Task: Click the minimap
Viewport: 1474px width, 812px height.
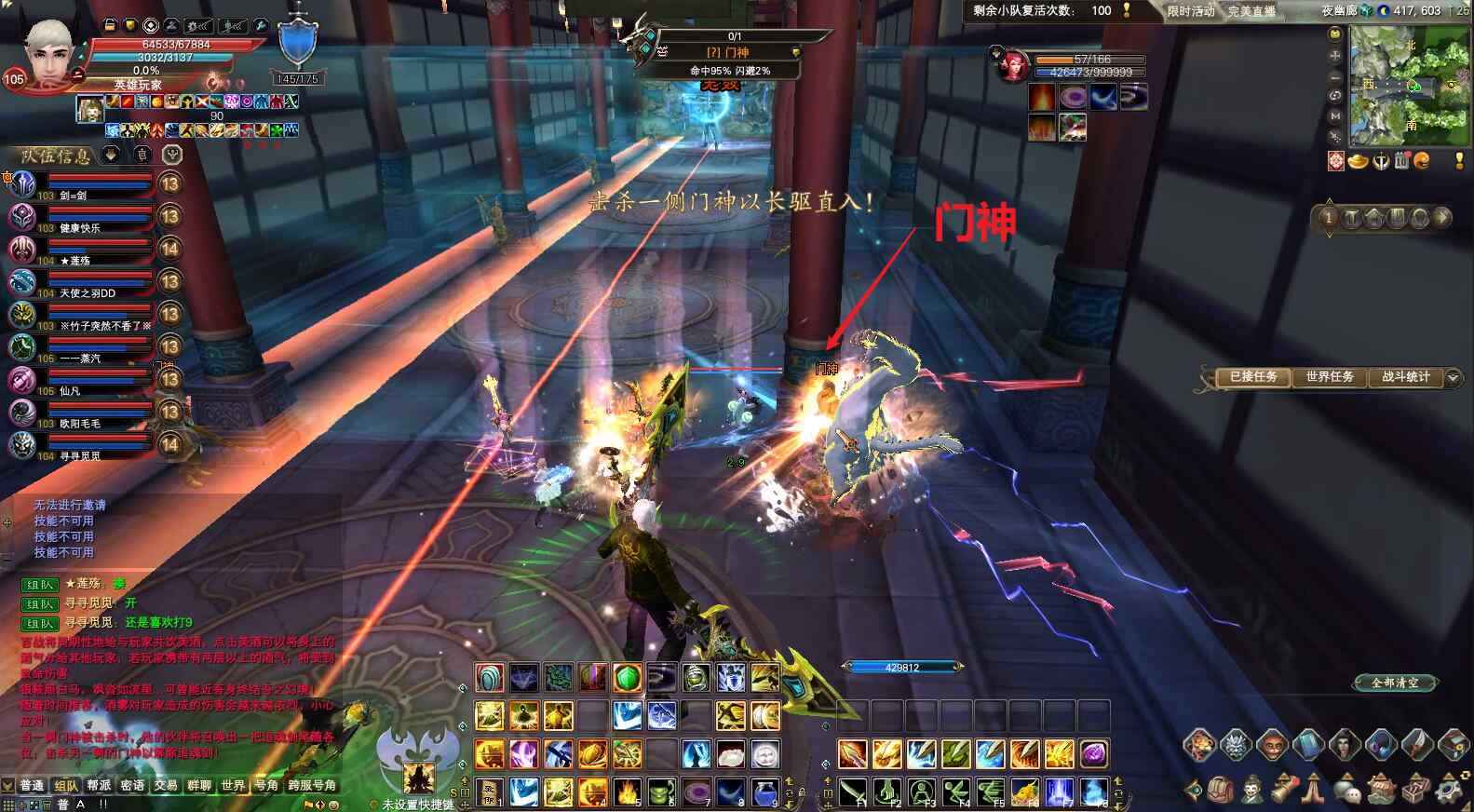Action: coord(1409,86)
